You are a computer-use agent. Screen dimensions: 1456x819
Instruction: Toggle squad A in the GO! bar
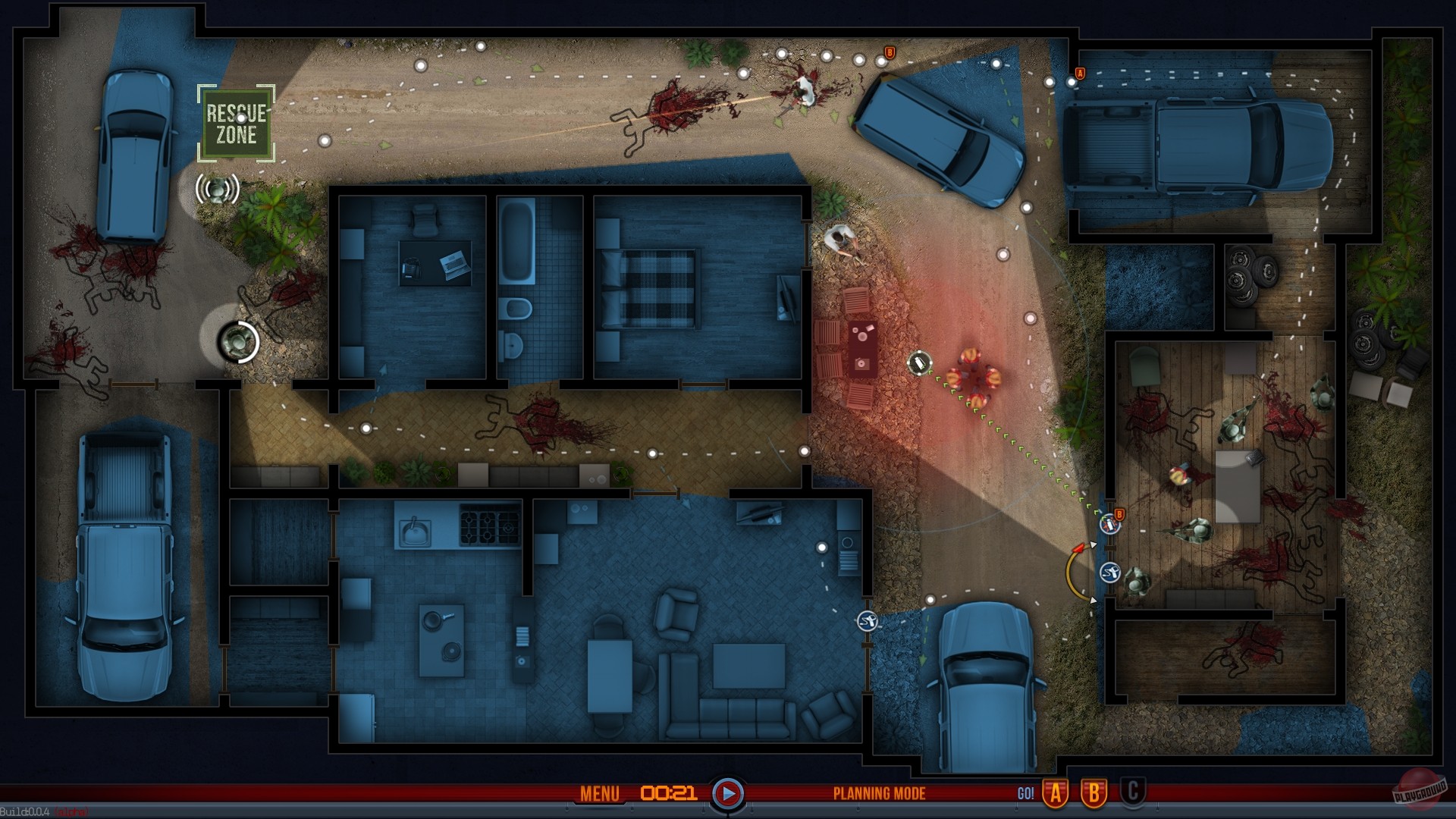(1056, 793)
